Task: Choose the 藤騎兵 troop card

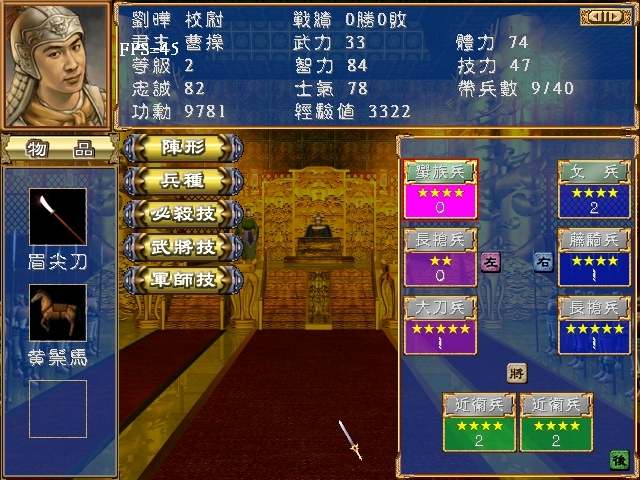Action: coord(595,258)
